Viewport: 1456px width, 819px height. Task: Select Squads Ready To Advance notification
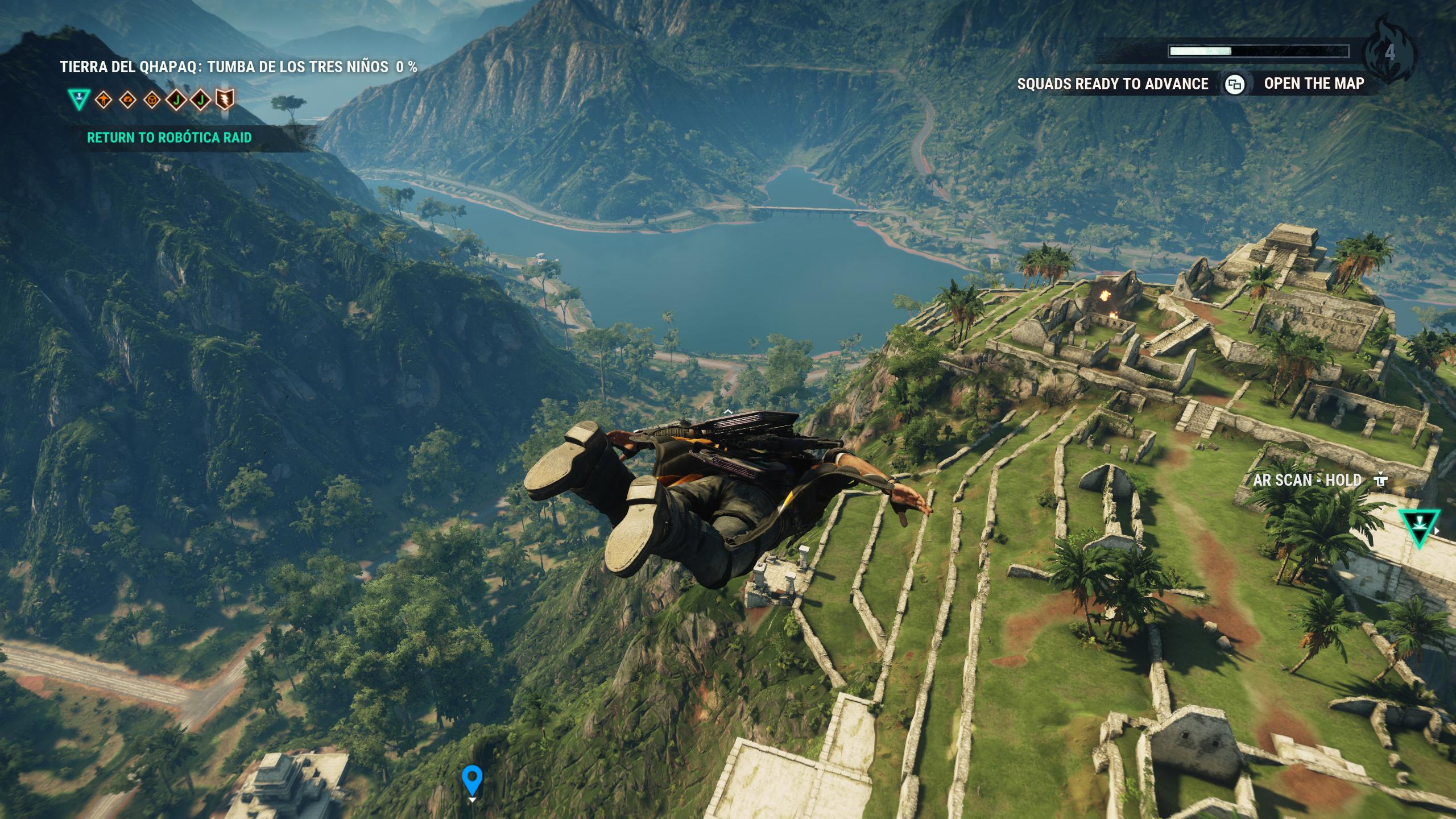tap(1112, 84)
